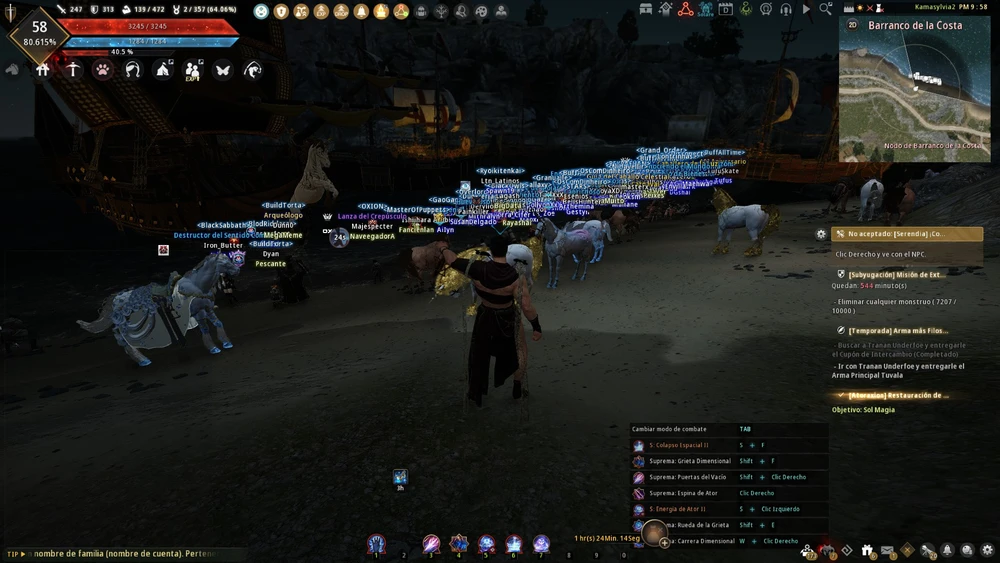Viewport: 1000px width, 563px height.
Task: Open the red triangle node network icon
Action: [x=685, y=9]
